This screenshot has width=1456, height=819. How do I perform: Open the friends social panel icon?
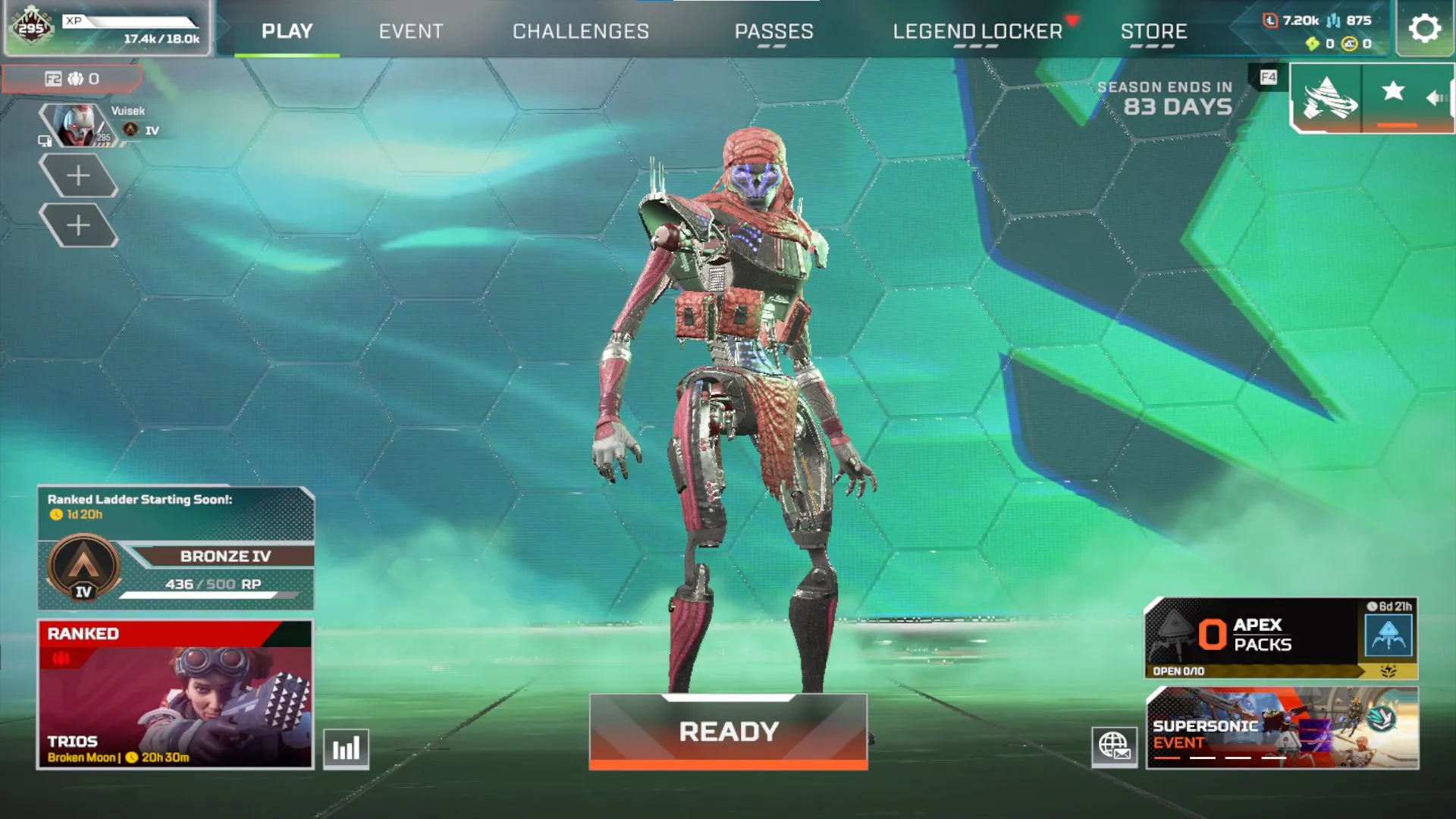pos(75,79)
